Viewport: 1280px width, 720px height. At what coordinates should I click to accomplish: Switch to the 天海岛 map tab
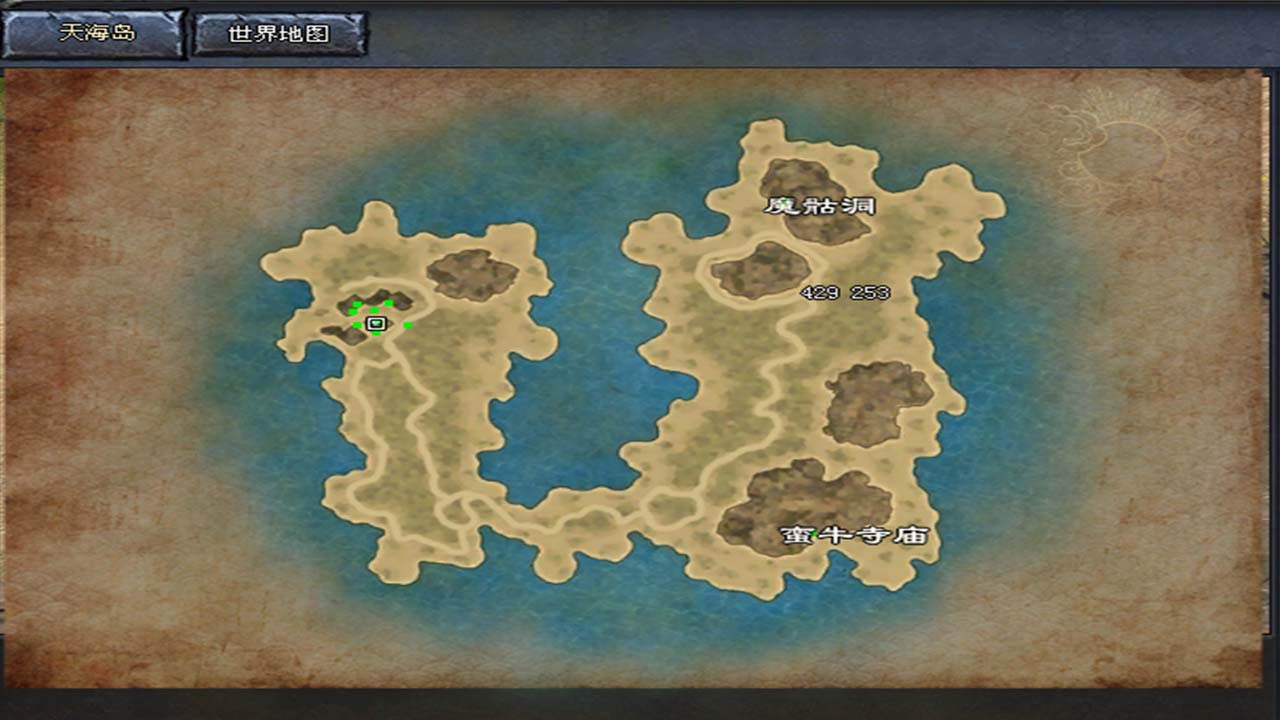pos(94,33)
